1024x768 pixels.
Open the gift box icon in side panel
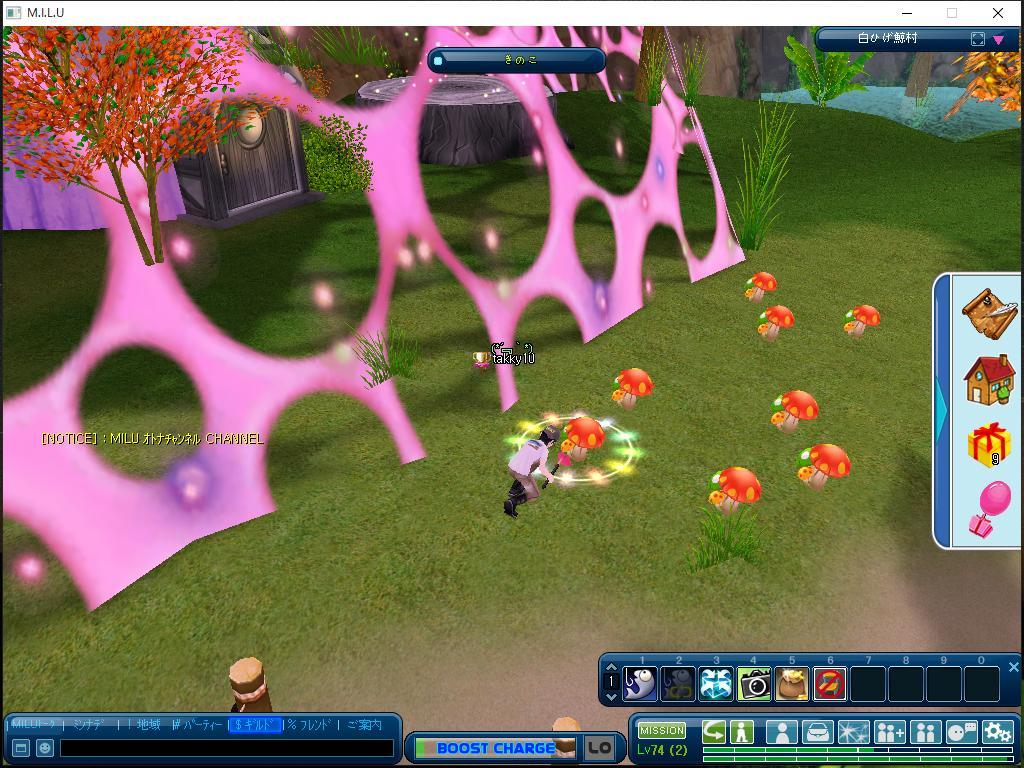989,444
